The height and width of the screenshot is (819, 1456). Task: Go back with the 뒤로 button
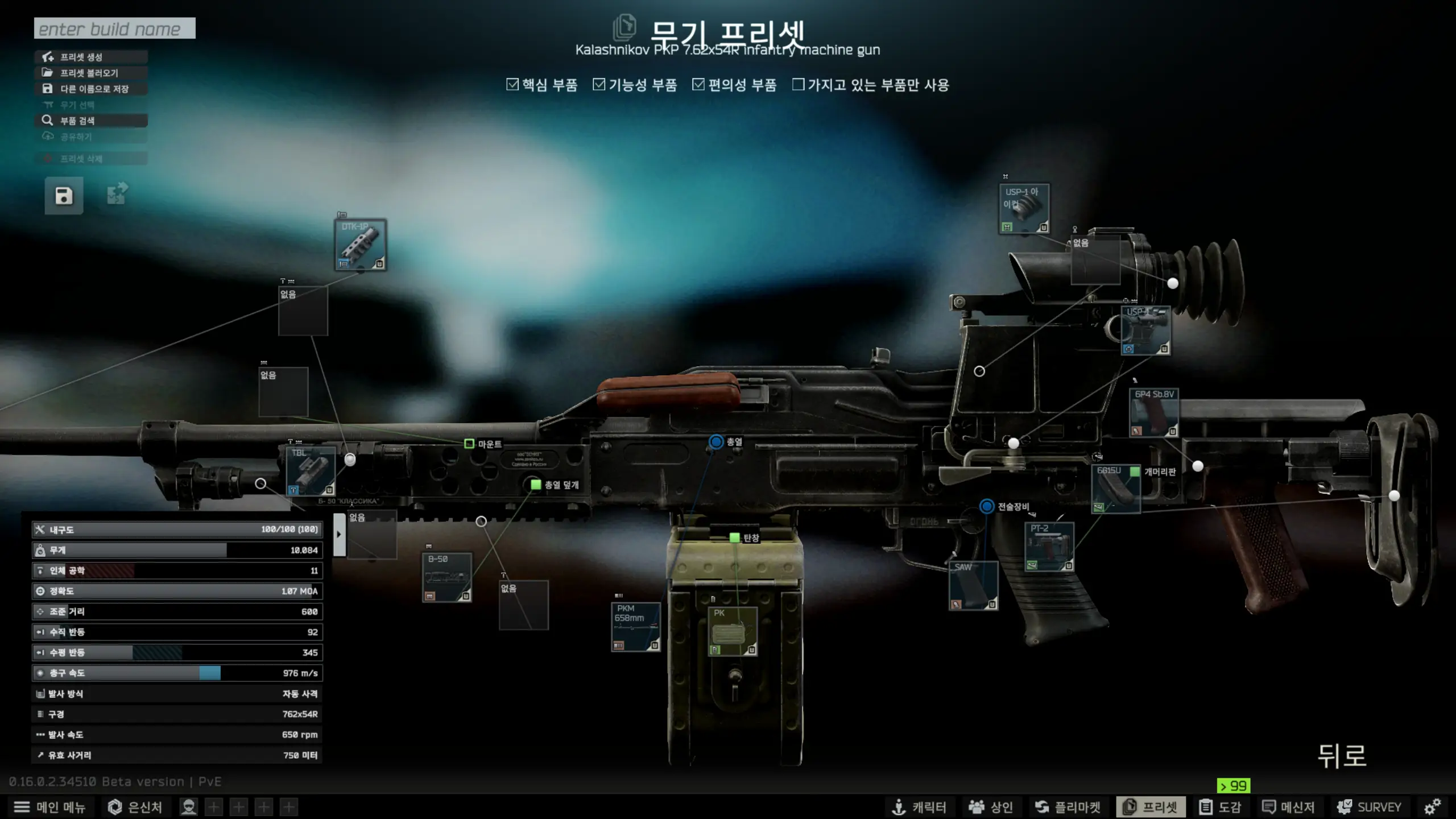point(1342,756)
